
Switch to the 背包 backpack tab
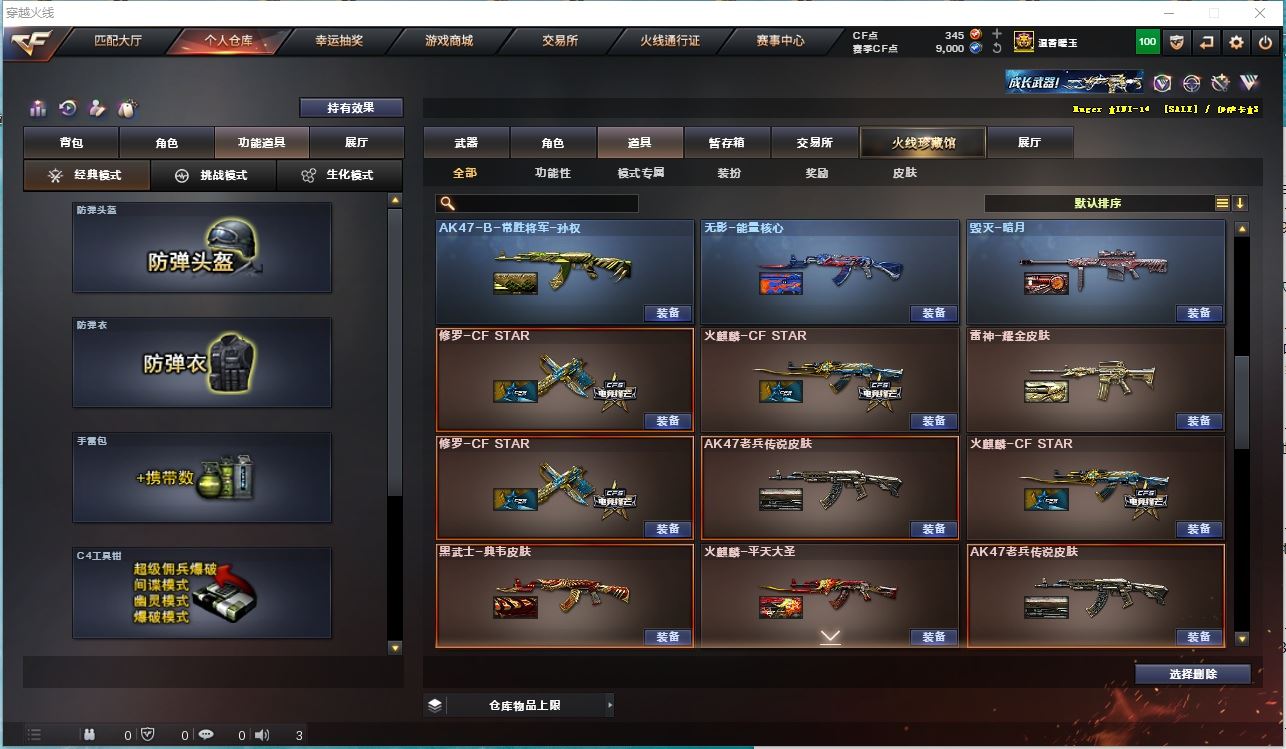[x=71, y=143]
